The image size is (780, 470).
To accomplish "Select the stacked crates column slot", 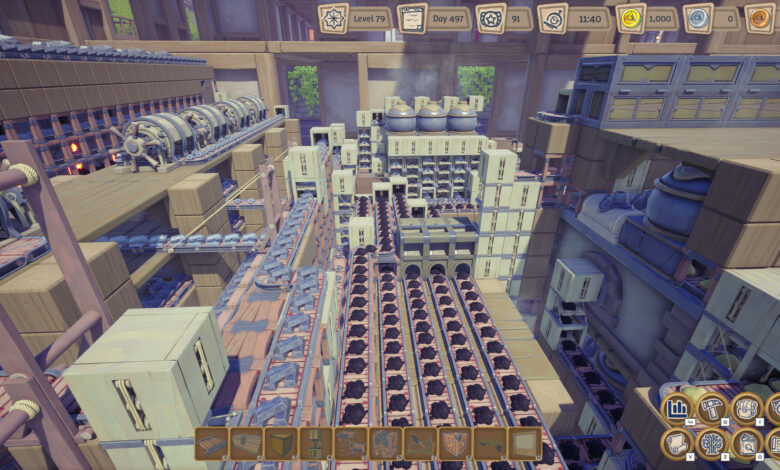I will (x=315, y=443).
